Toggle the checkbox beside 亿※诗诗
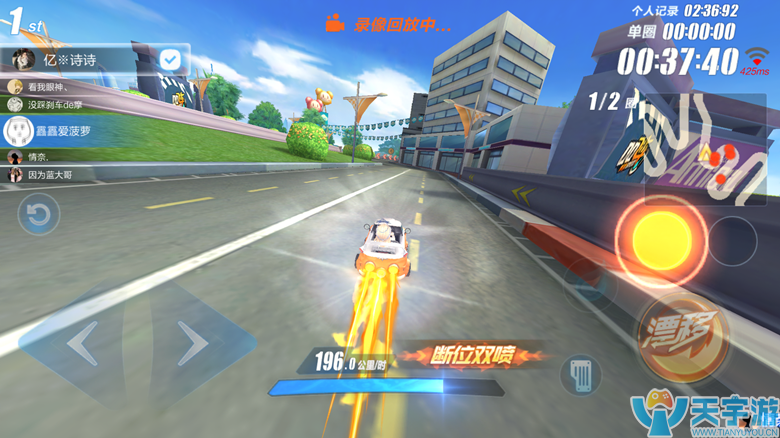This screenshot has width=780, height=438. pos(170,60)
